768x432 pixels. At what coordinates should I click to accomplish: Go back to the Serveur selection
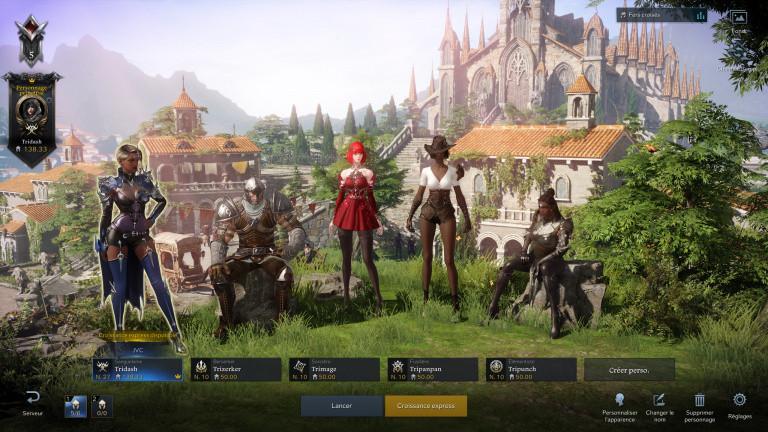[x=33, y=402]
